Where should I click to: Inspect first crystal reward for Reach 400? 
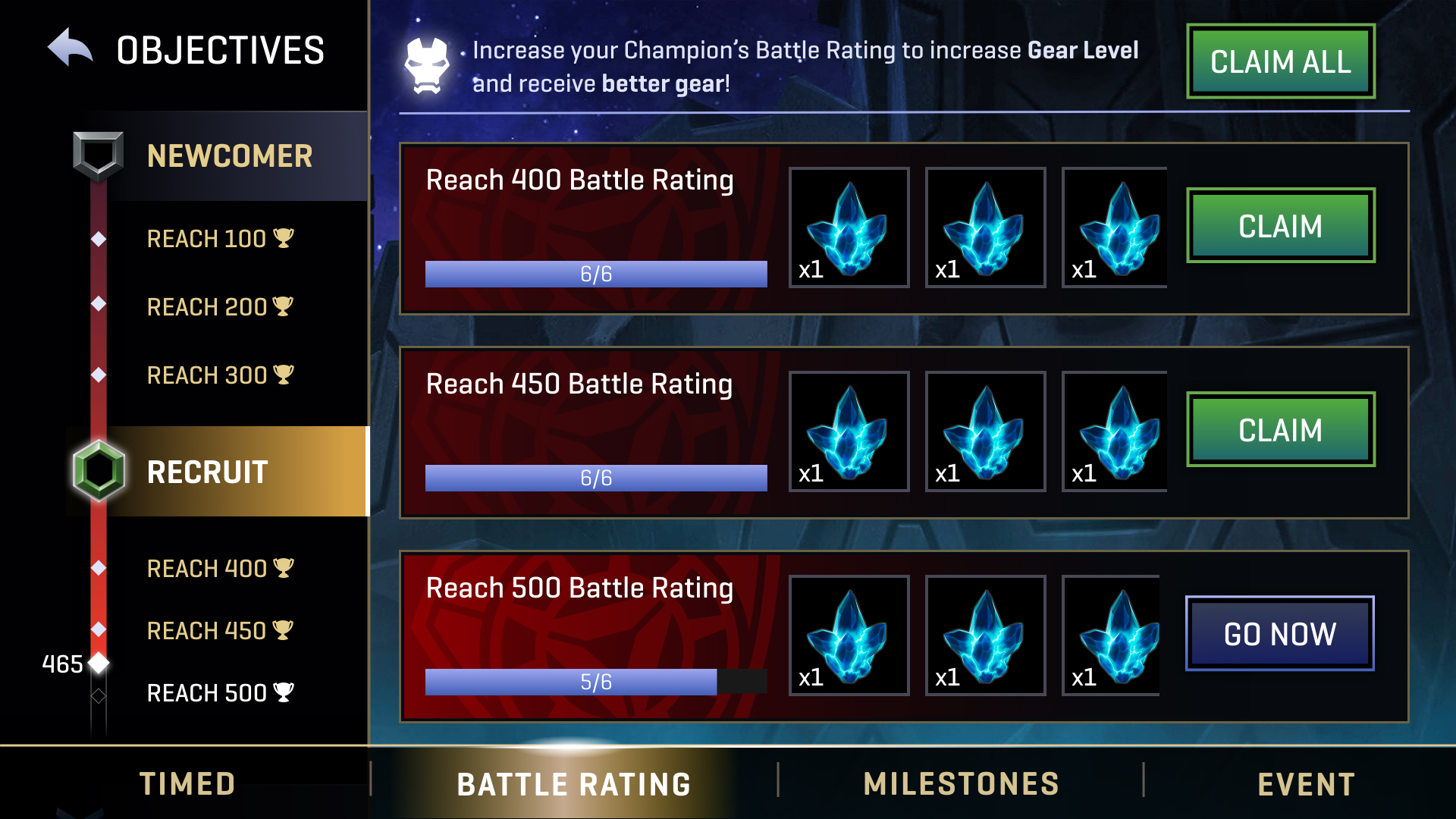point(849,227)
